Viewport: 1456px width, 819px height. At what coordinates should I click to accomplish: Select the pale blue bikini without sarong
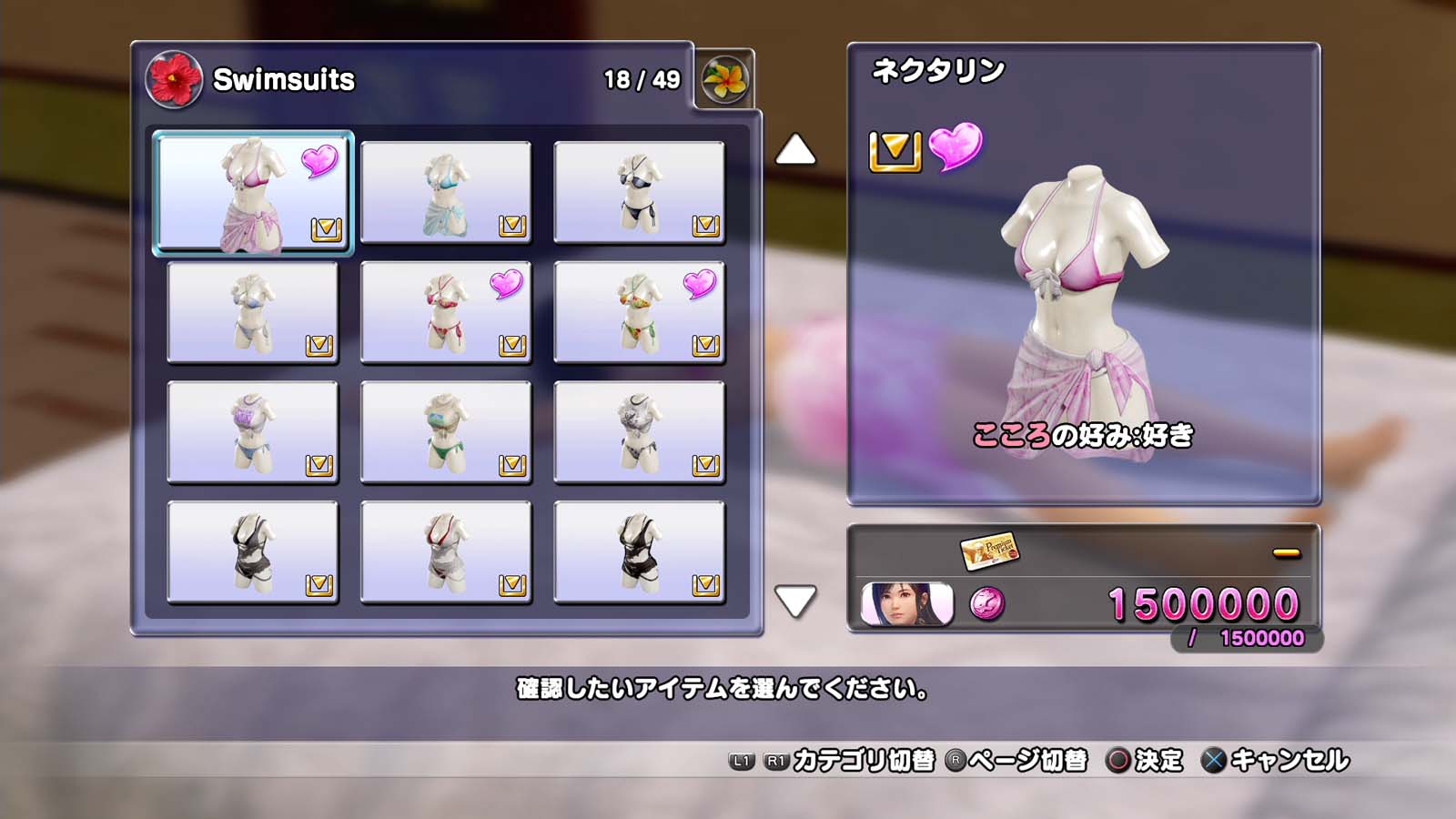(253, 313)
